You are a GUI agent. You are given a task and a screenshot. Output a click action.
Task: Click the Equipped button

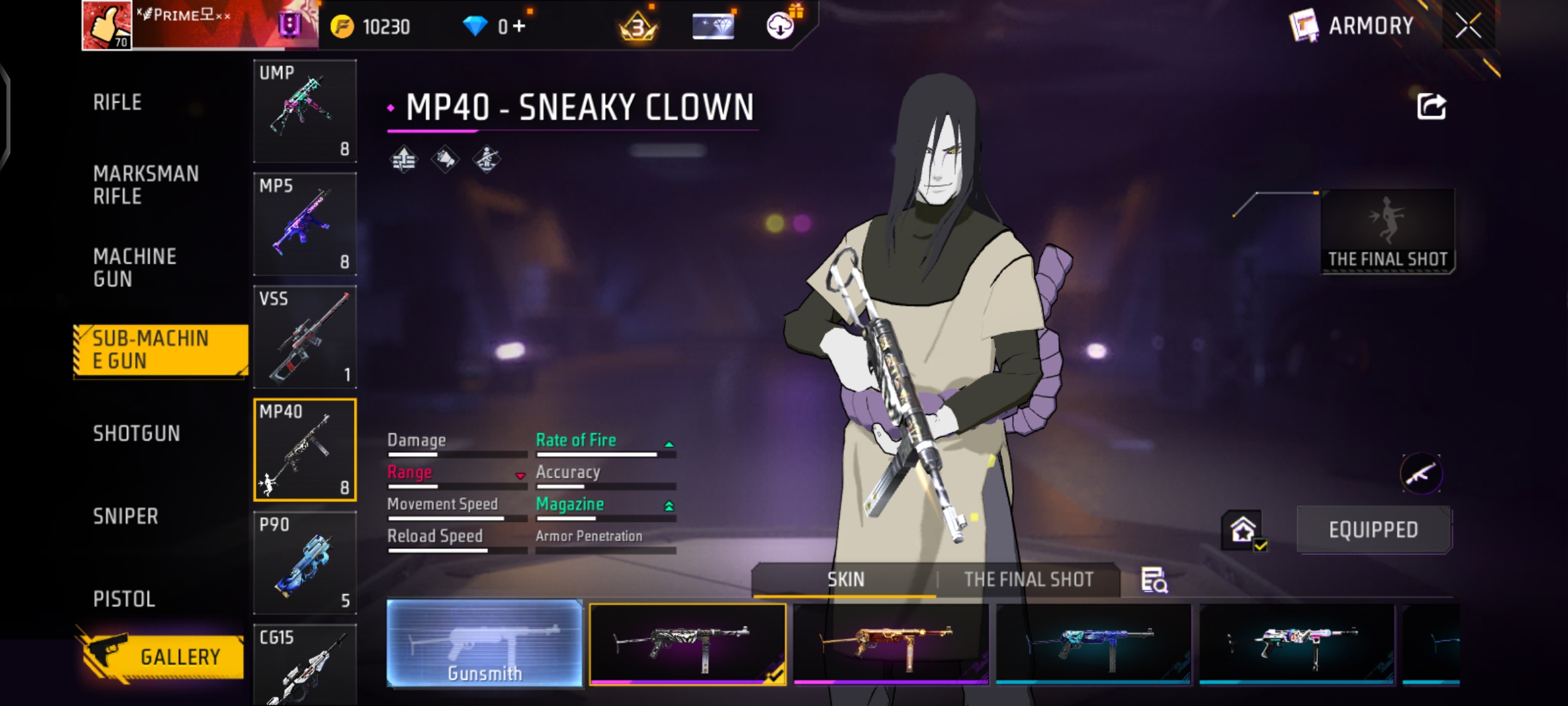tap(1373, 529)
